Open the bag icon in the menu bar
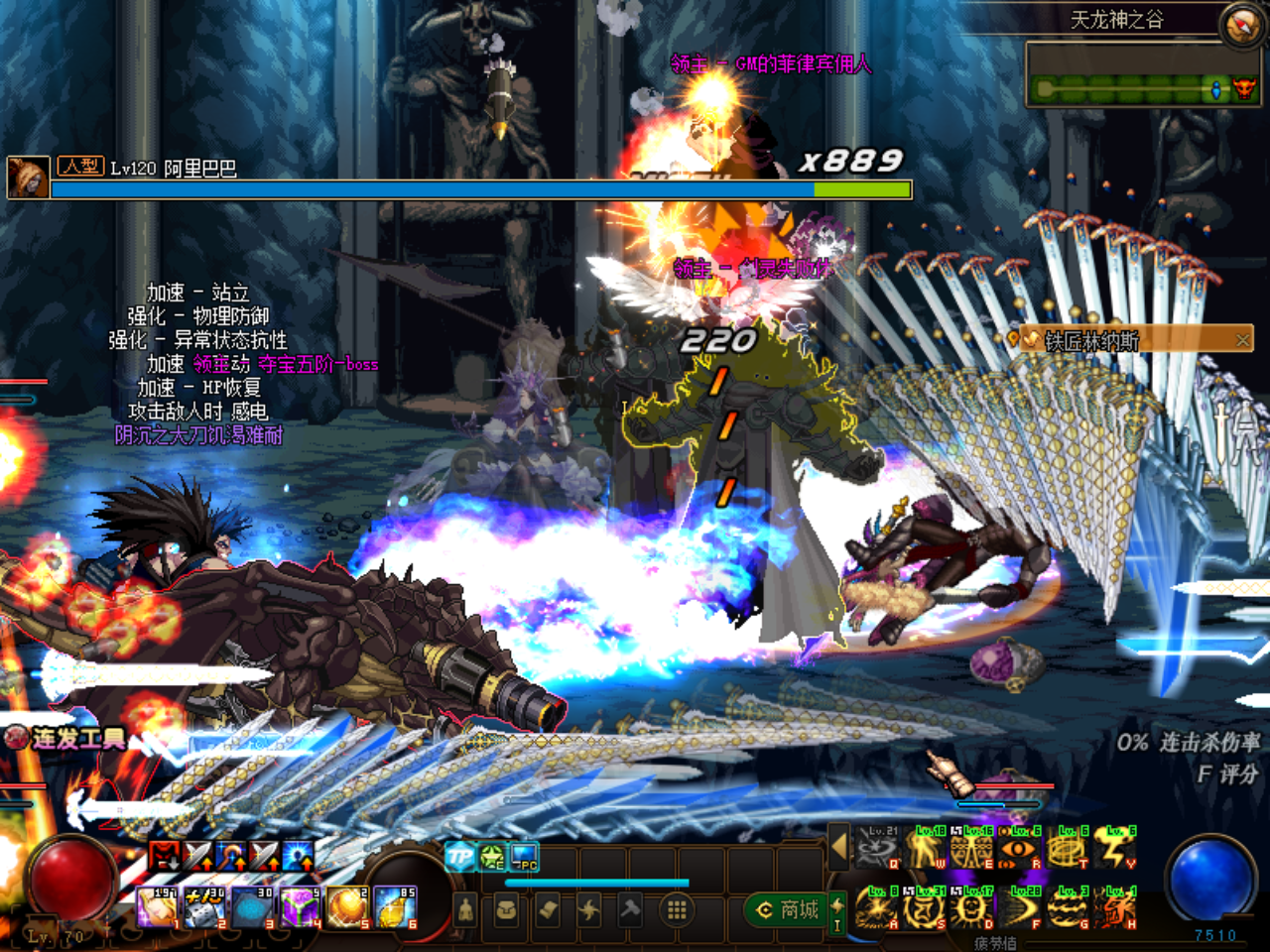Screen dimensions: 1270x952 pos(506,909)
